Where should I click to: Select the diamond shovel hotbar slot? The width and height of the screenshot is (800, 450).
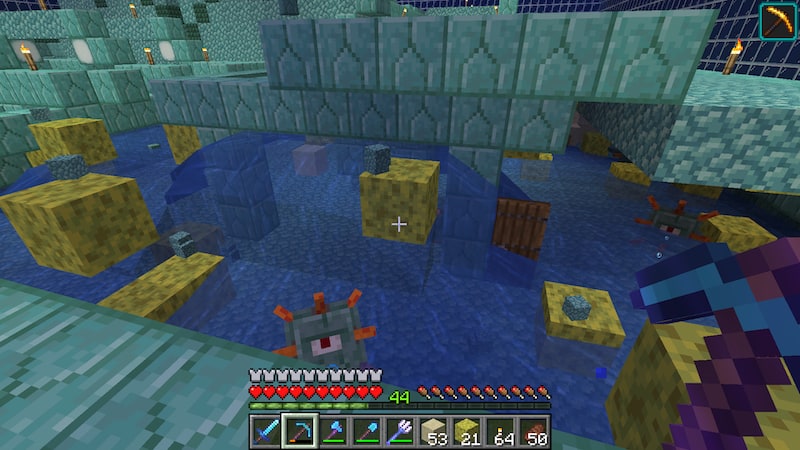(x=367, y=431)
